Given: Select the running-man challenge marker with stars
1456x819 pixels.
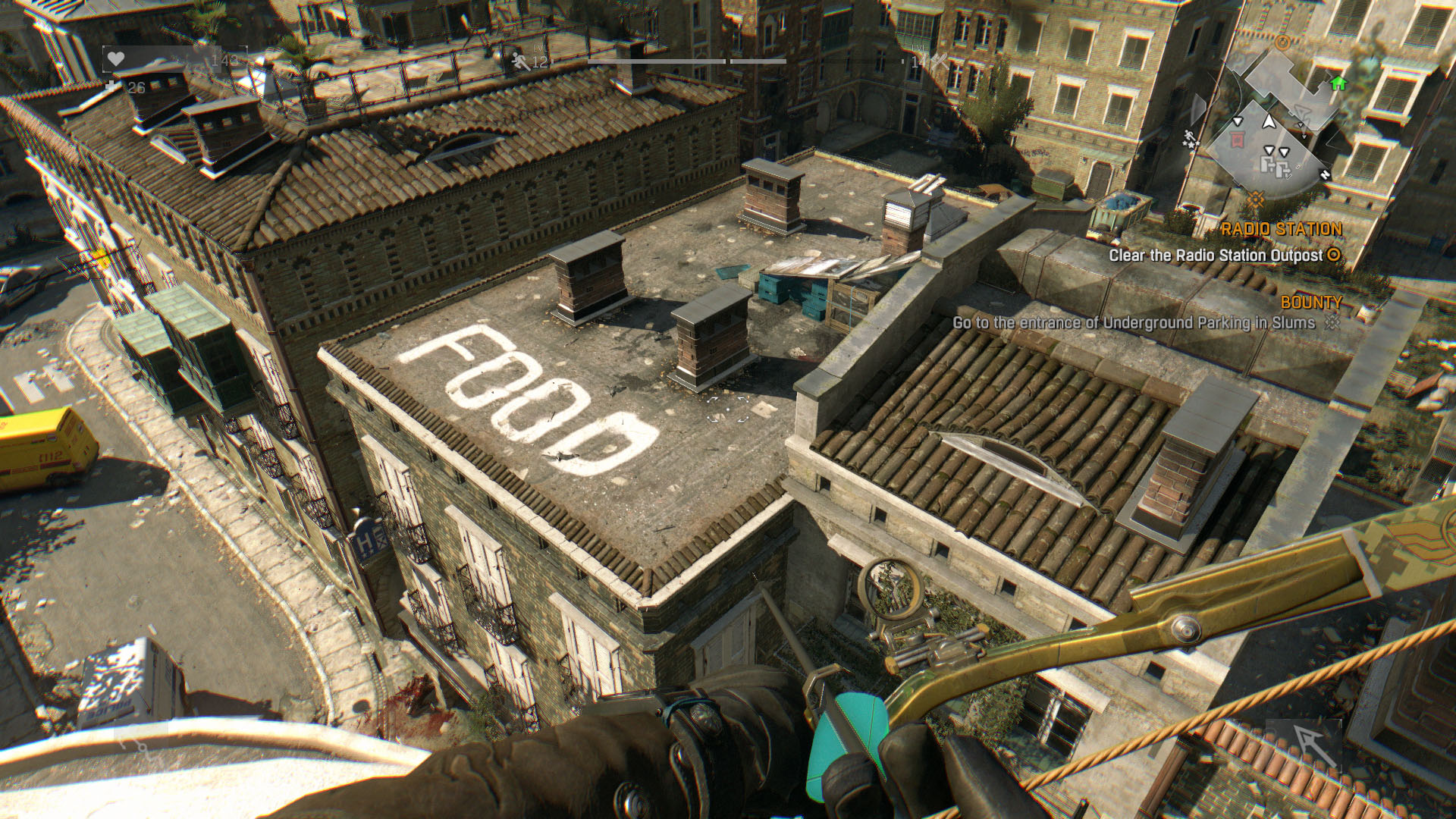Looking at the screenshot, I should [1189, 138].
